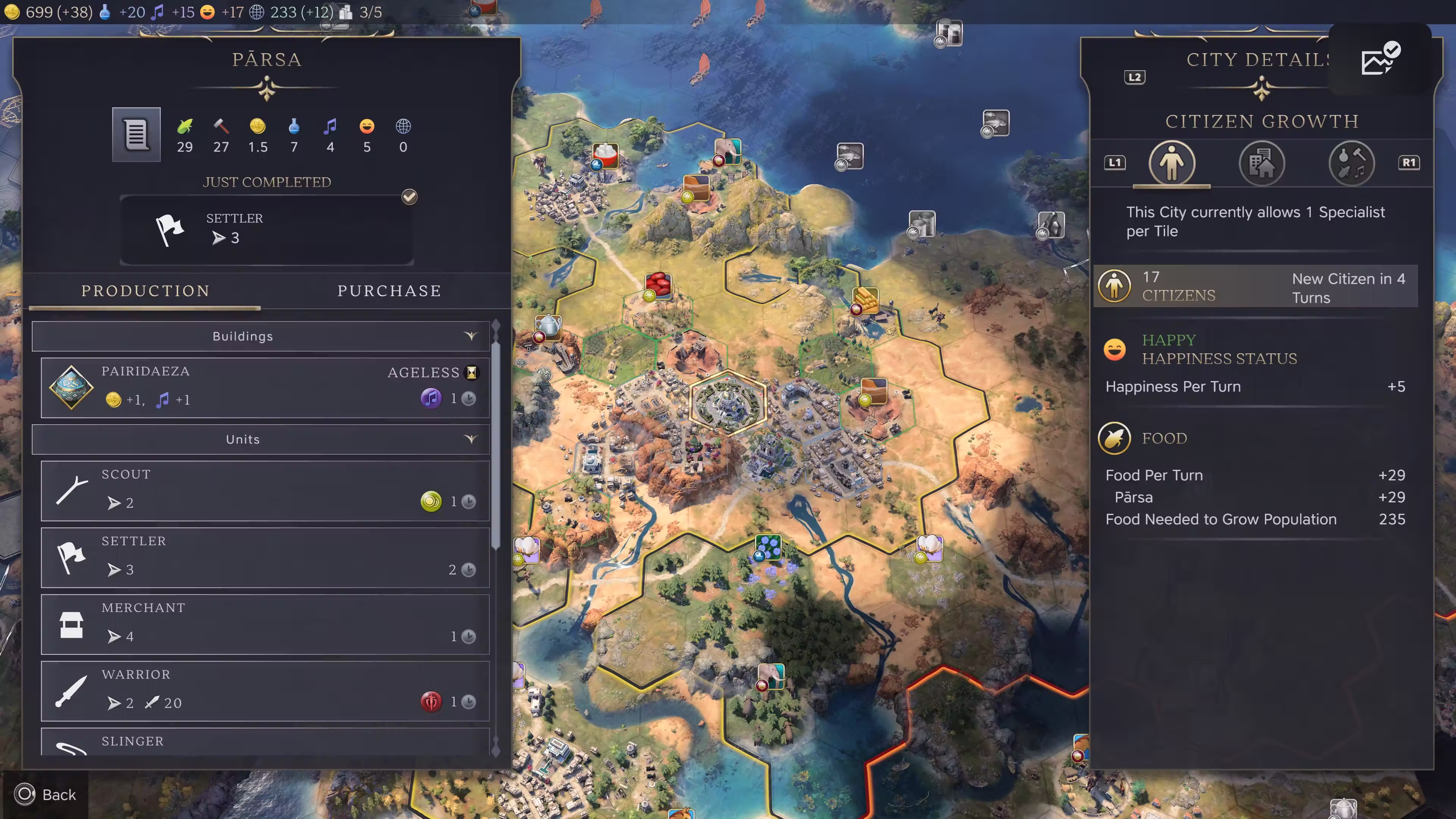Train a Warrior unit
This screenshot has height=819, width=1456.
265,690
